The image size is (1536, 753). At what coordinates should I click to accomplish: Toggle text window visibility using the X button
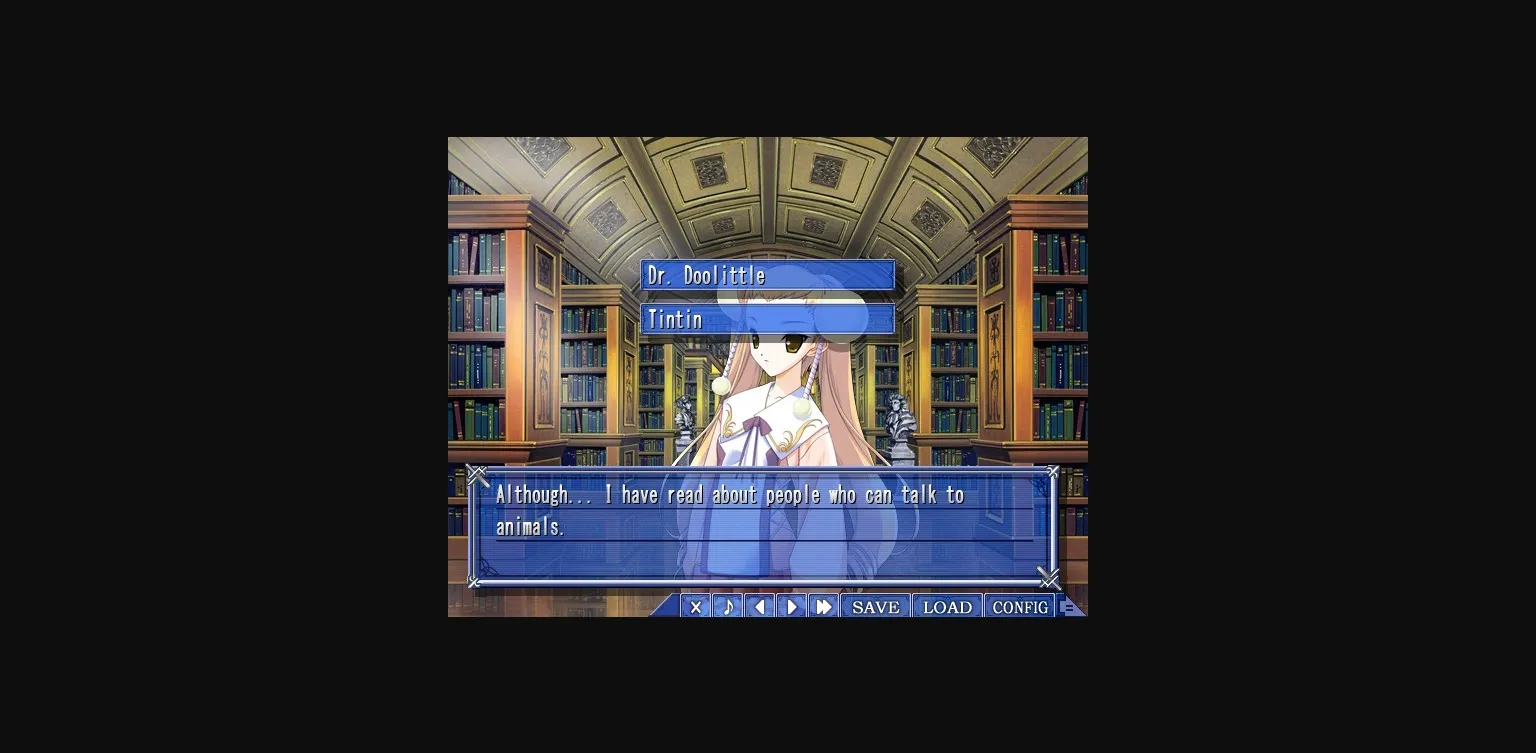pos(695,606)
